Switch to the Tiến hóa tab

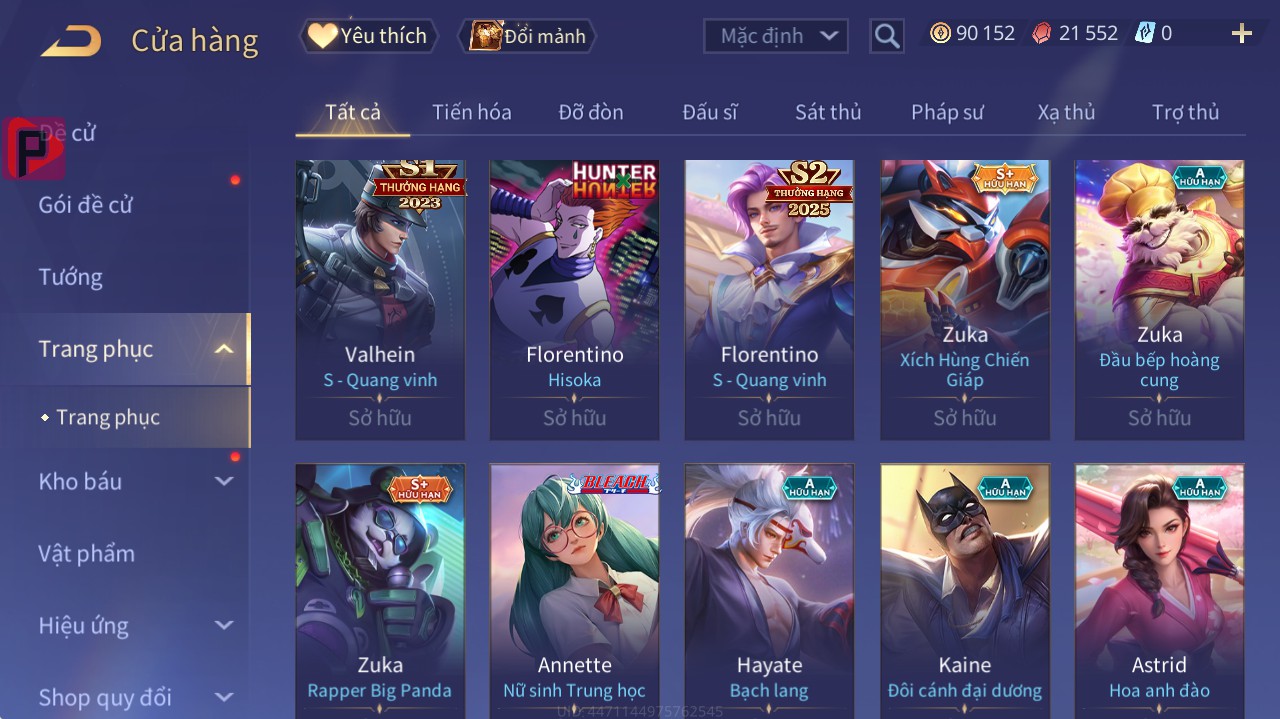point(471,112)
